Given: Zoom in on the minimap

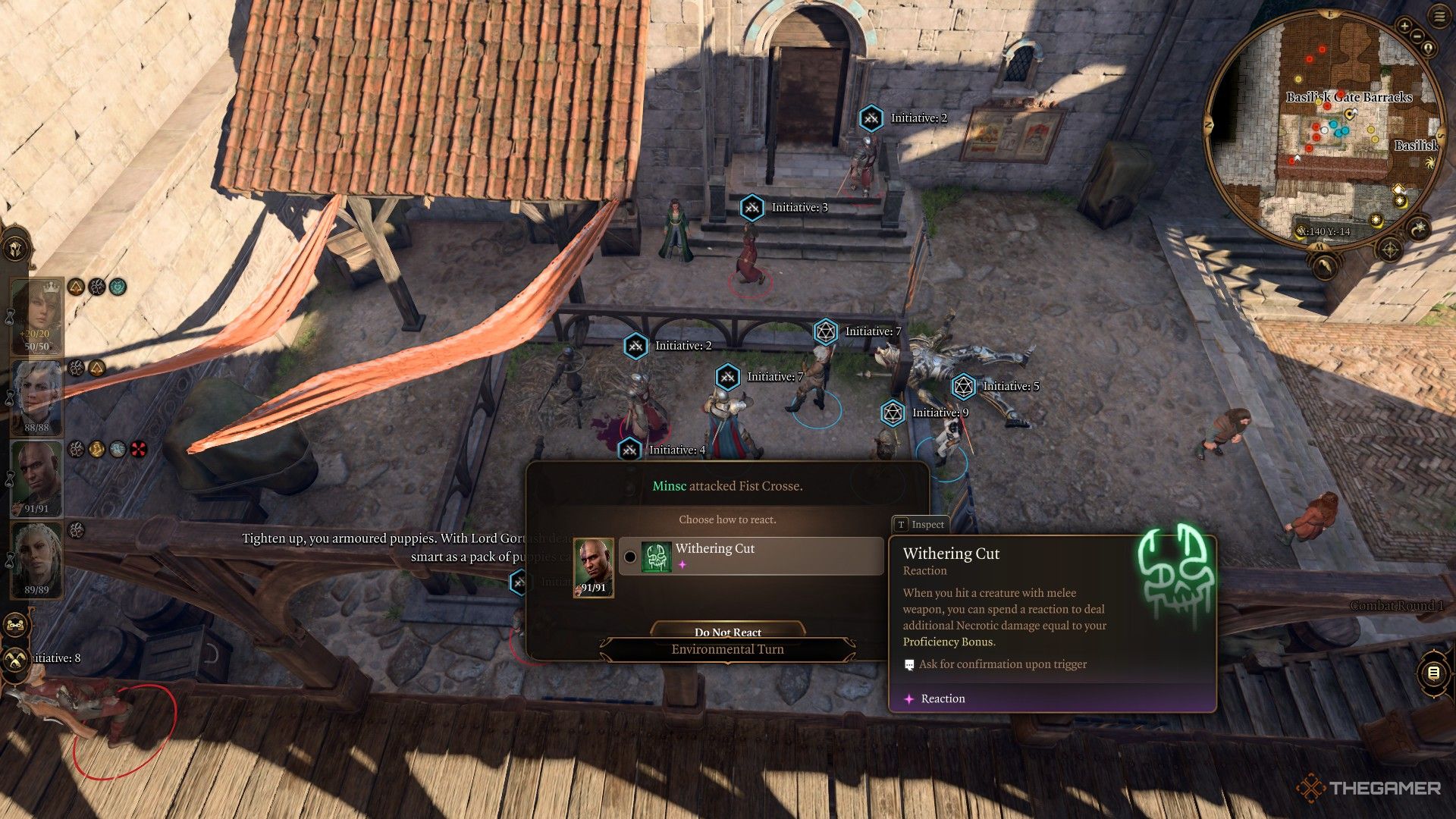Looking at the screenshot, I should 1404,27.
